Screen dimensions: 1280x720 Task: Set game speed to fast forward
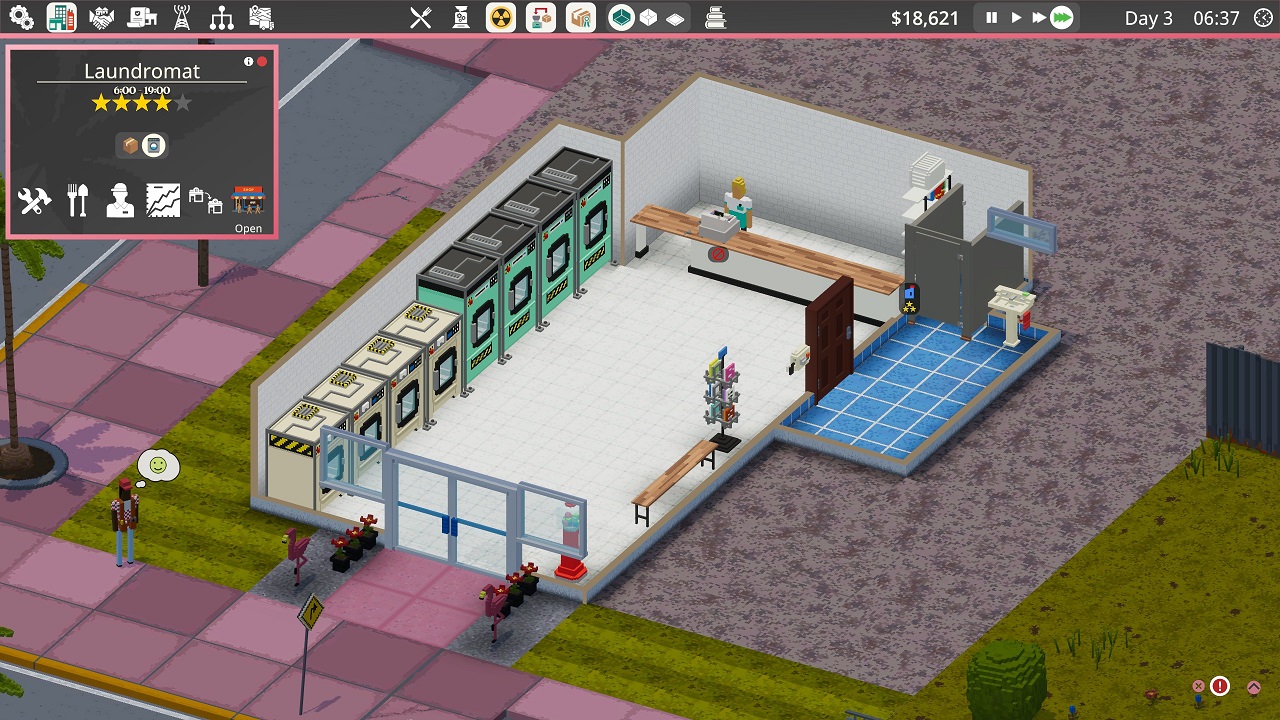point(1039,18)
